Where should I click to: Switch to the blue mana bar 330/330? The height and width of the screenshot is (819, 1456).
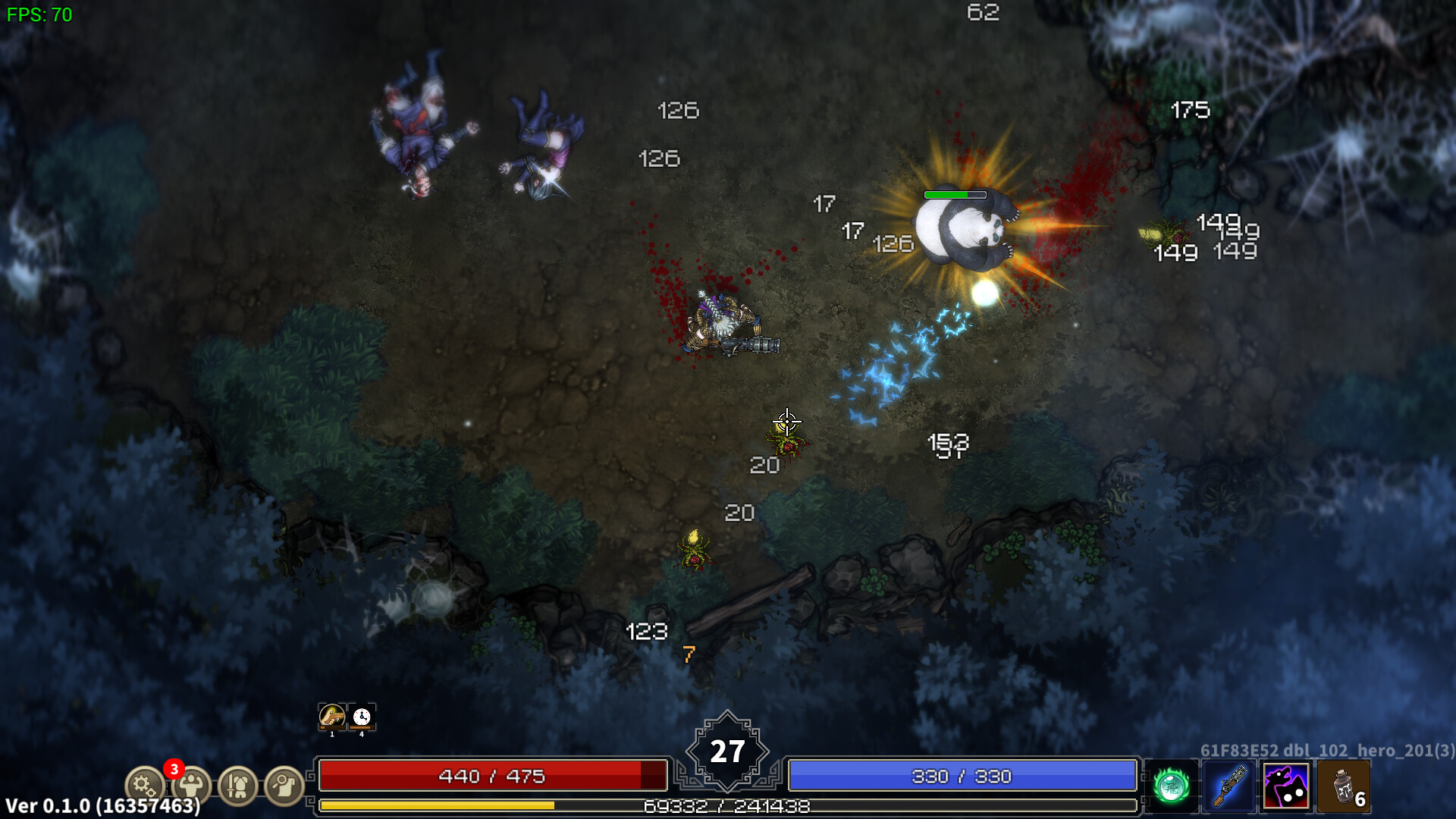coord(963,776)
